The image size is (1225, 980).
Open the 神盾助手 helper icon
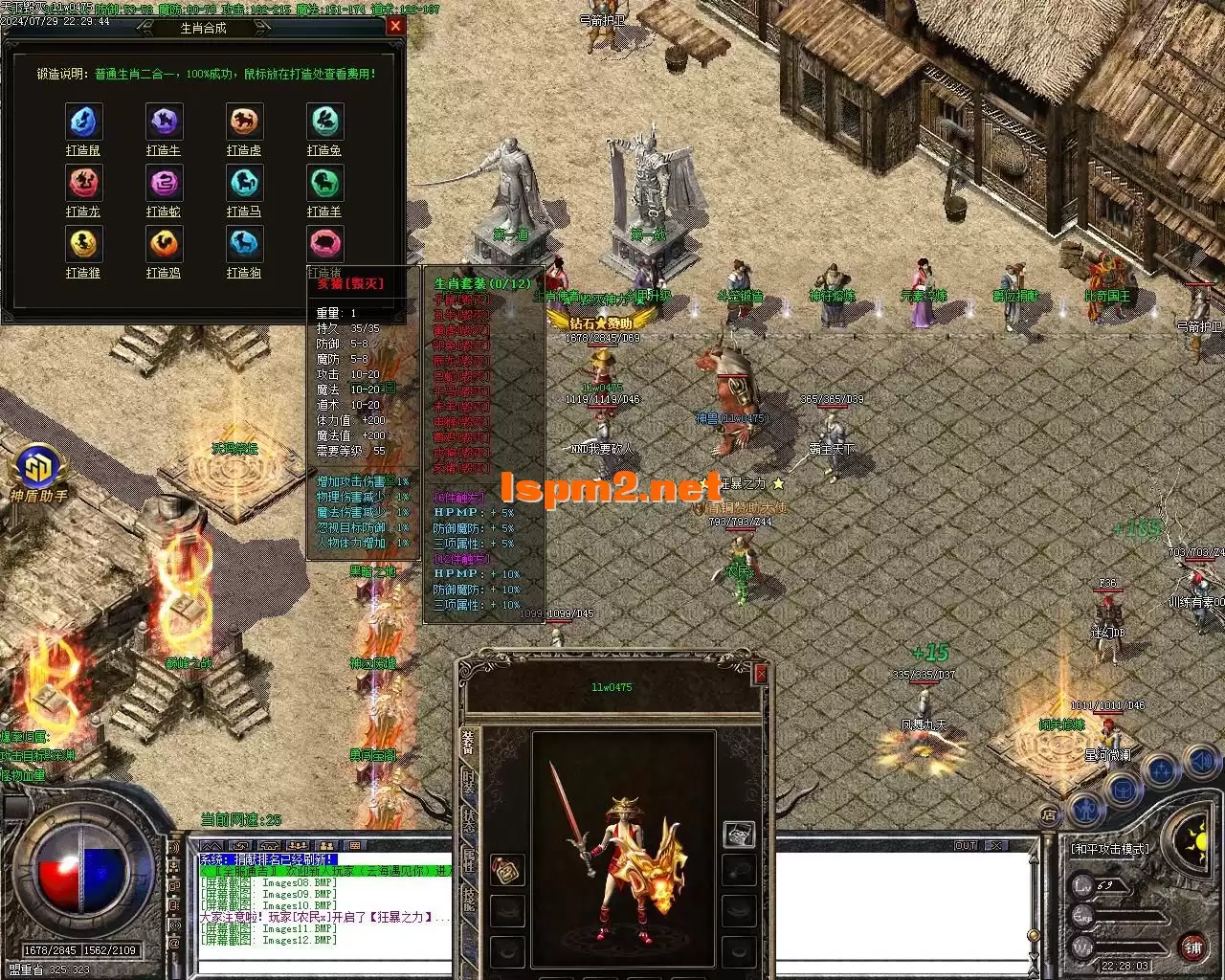39,471
